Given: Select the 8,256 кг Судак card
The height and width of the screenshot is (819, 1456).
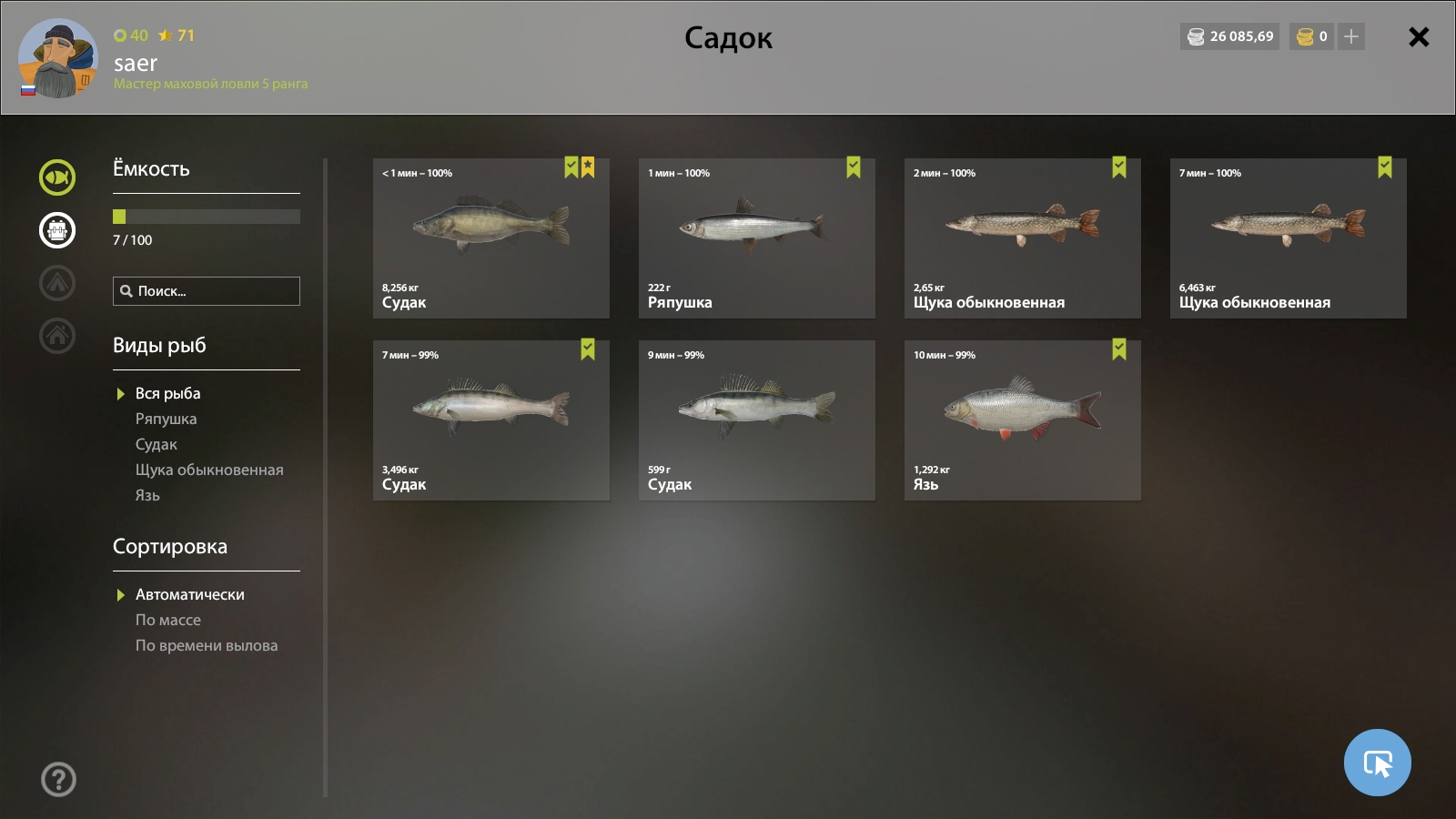Looking at the screenshot, I should click(x=490, y=238).
